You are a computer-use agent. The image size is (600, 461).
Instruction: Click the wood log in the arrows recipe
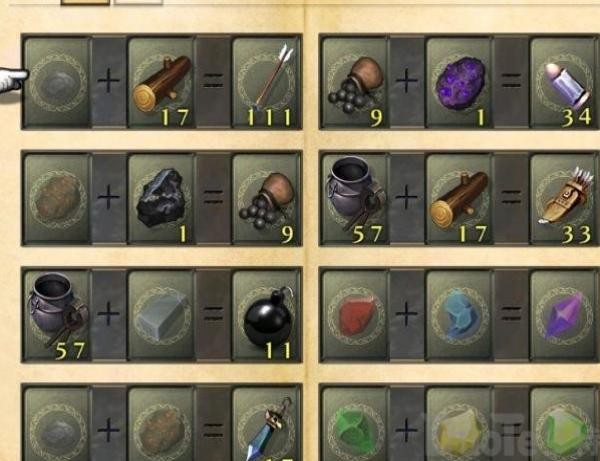point(160,82)
